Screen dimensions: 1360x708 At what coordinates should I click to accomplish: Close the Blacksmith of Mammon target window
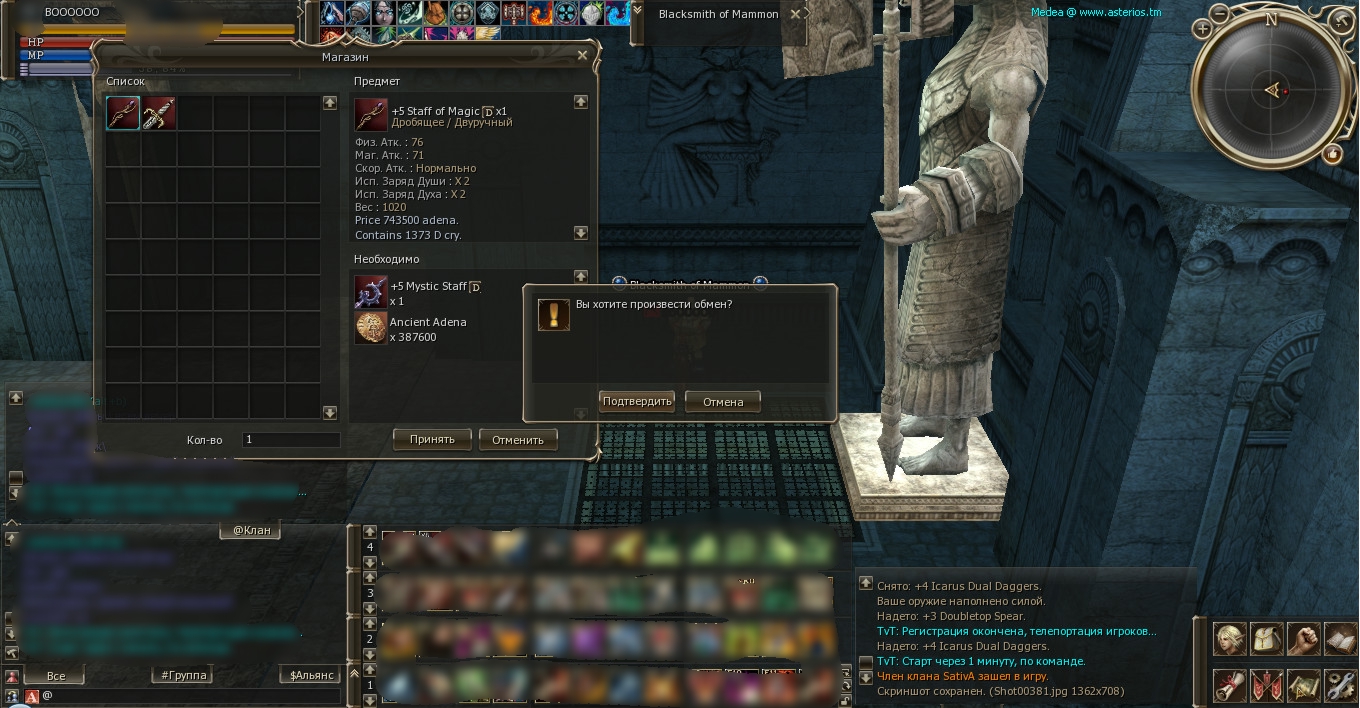[795, 14]
